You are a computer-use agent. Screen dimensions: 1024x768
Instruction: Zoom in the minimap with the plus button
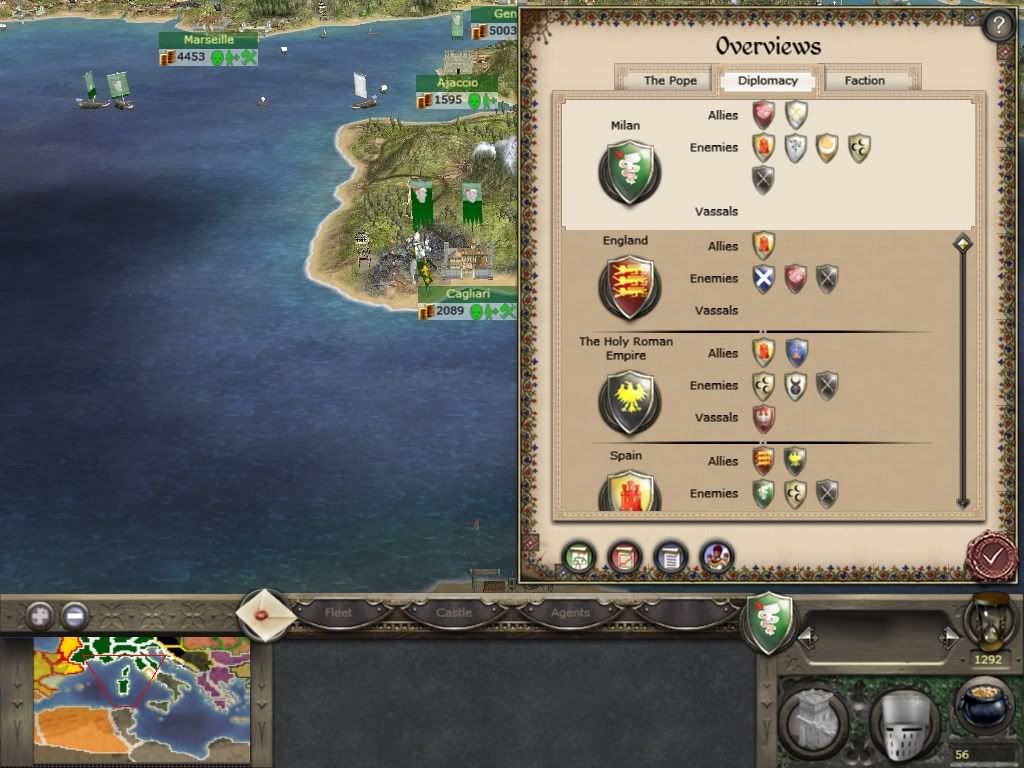[x=41, y=615]
